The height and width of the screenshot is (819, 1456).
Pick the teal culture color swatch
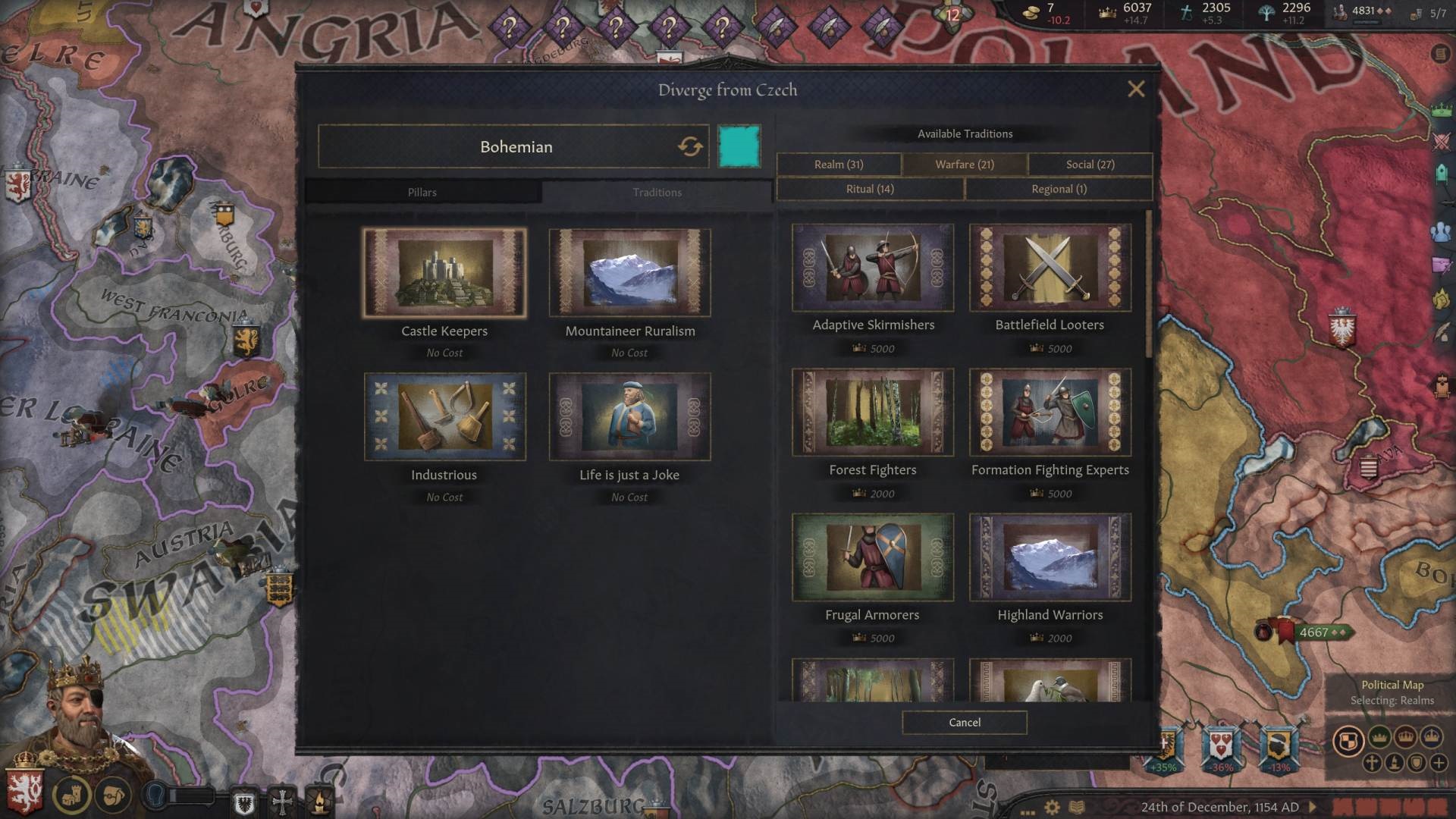click(739, 146)
